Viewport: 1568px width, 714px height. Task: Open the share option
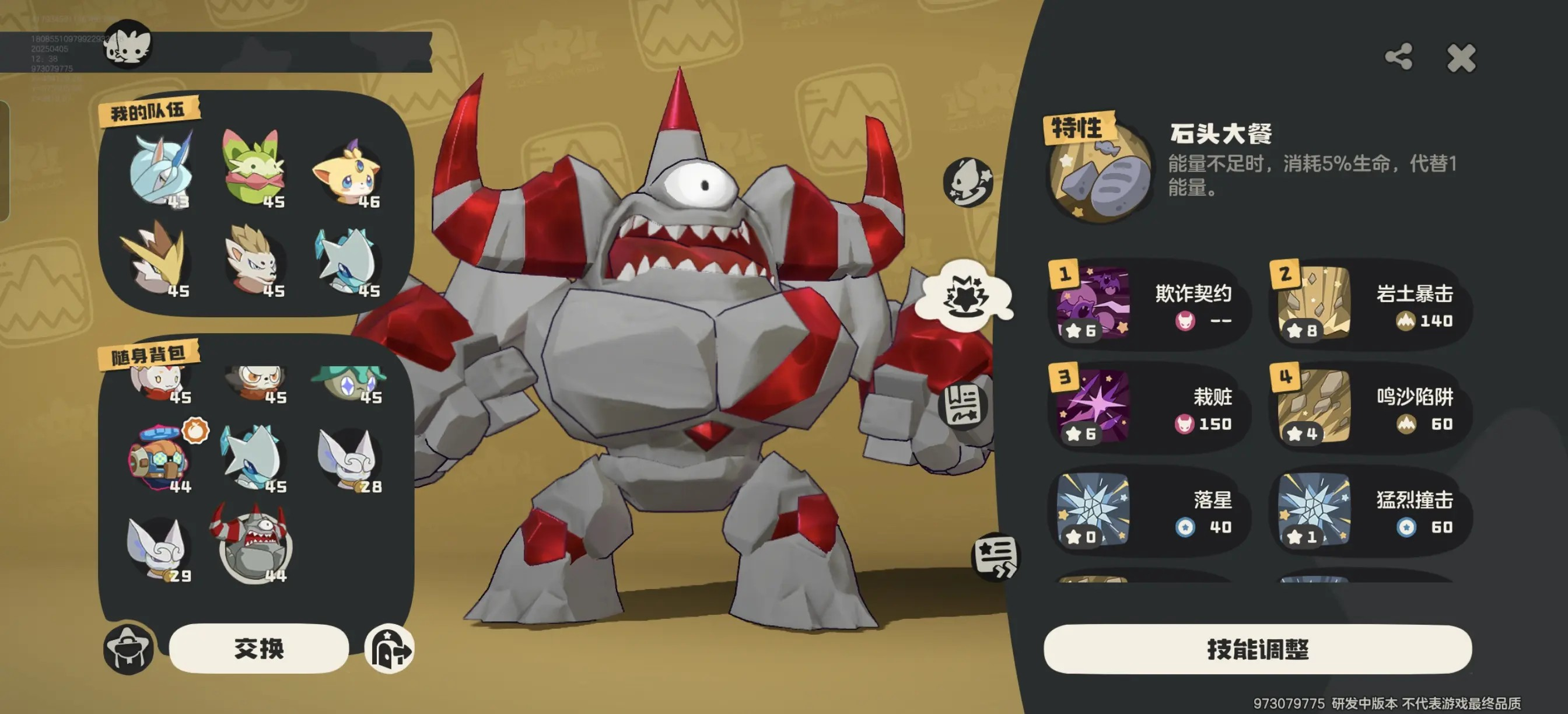tap(1398, 57)
